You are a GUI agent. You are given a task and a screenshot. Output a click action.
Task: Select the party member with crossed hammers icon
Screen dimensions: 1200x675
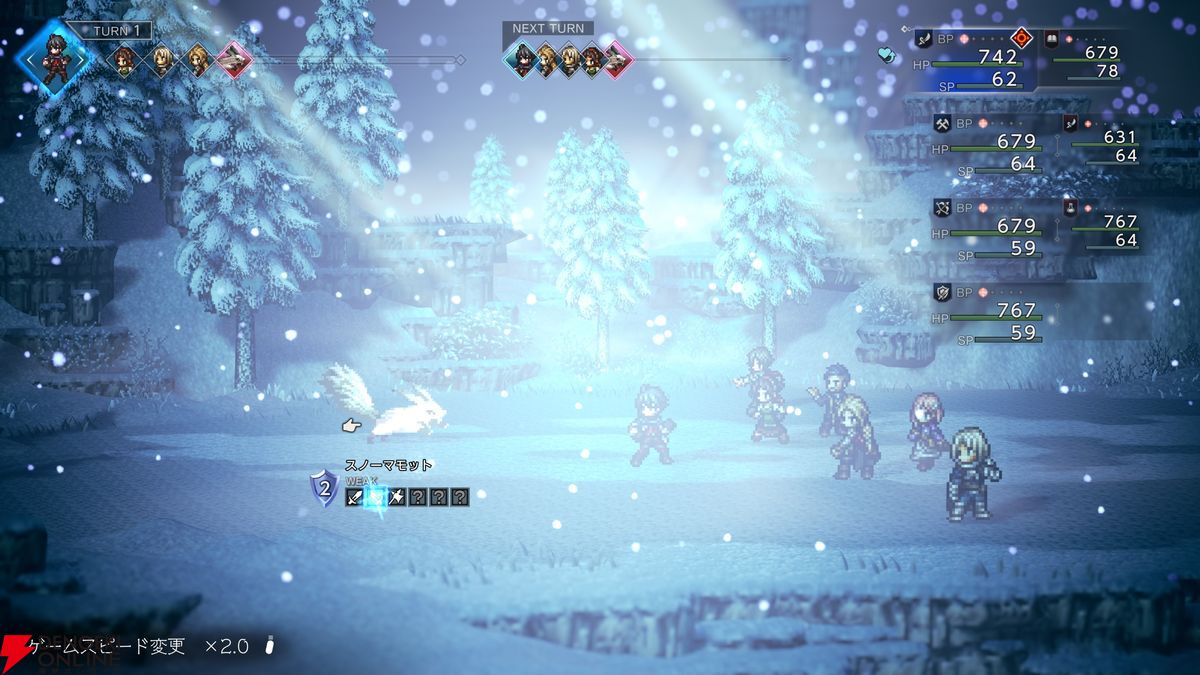(x=942, y=124)
